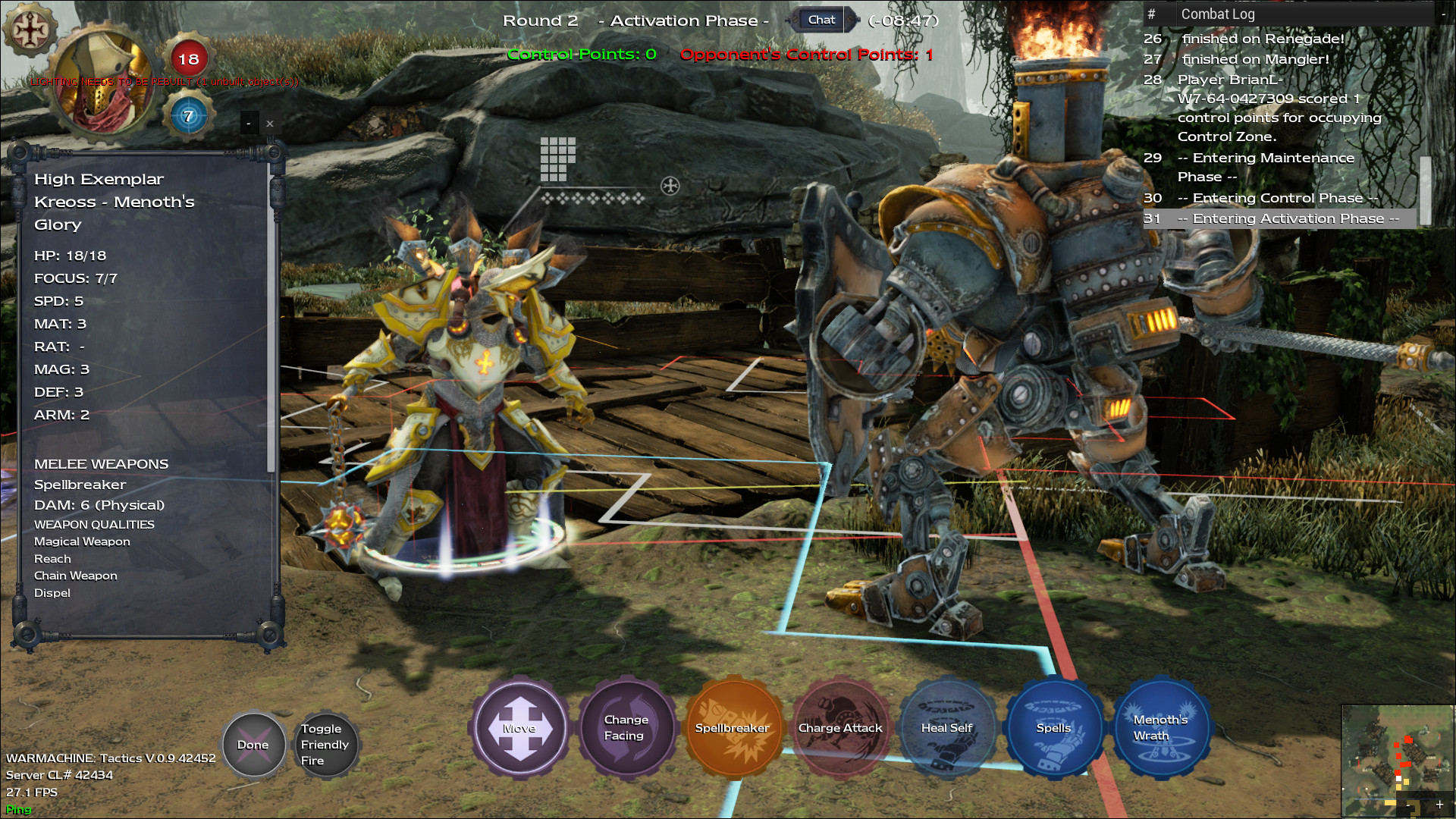The image size is (1456, 819).
Task: Select the Combat Log header tab
Action: (x=1217, y=14)
